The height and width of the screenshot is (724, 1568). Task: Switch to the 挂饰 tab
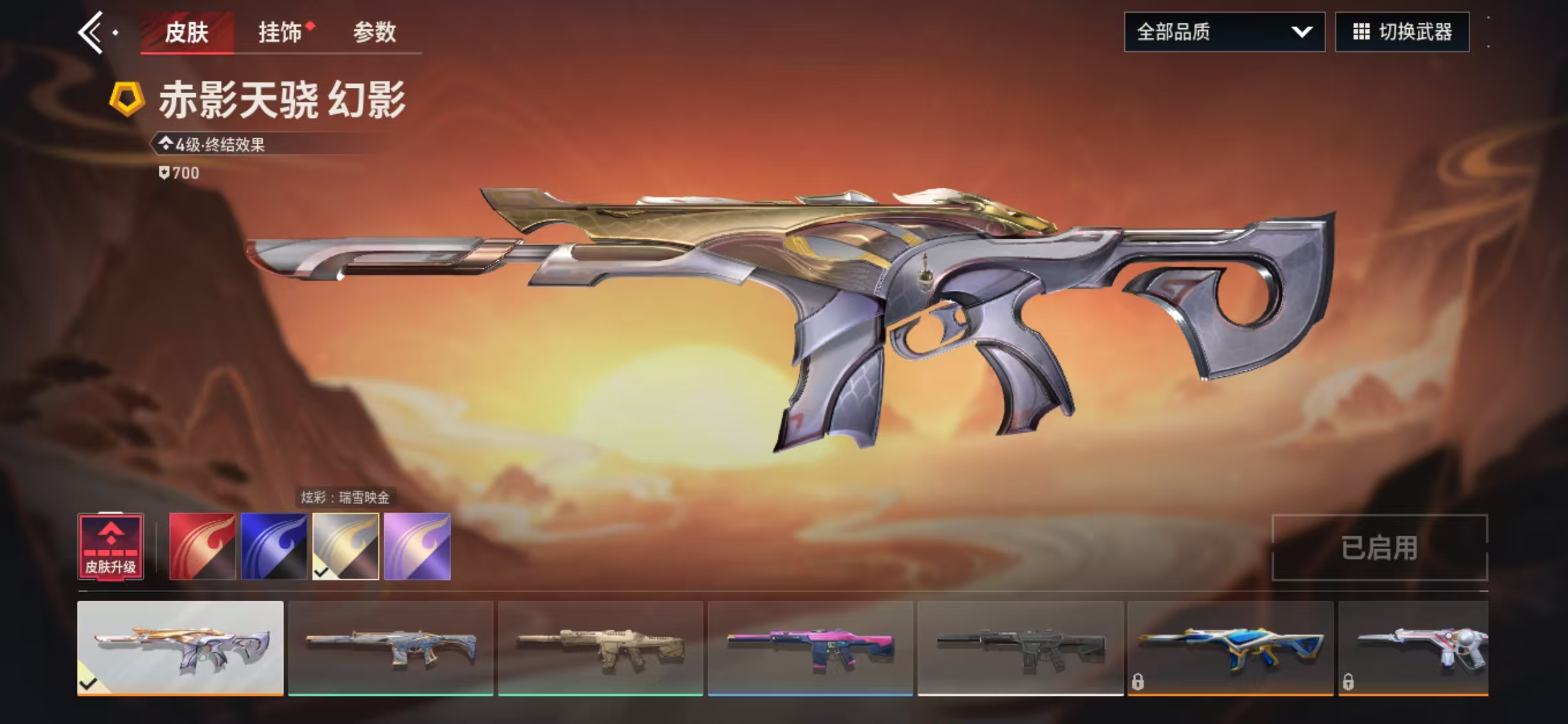281,32
